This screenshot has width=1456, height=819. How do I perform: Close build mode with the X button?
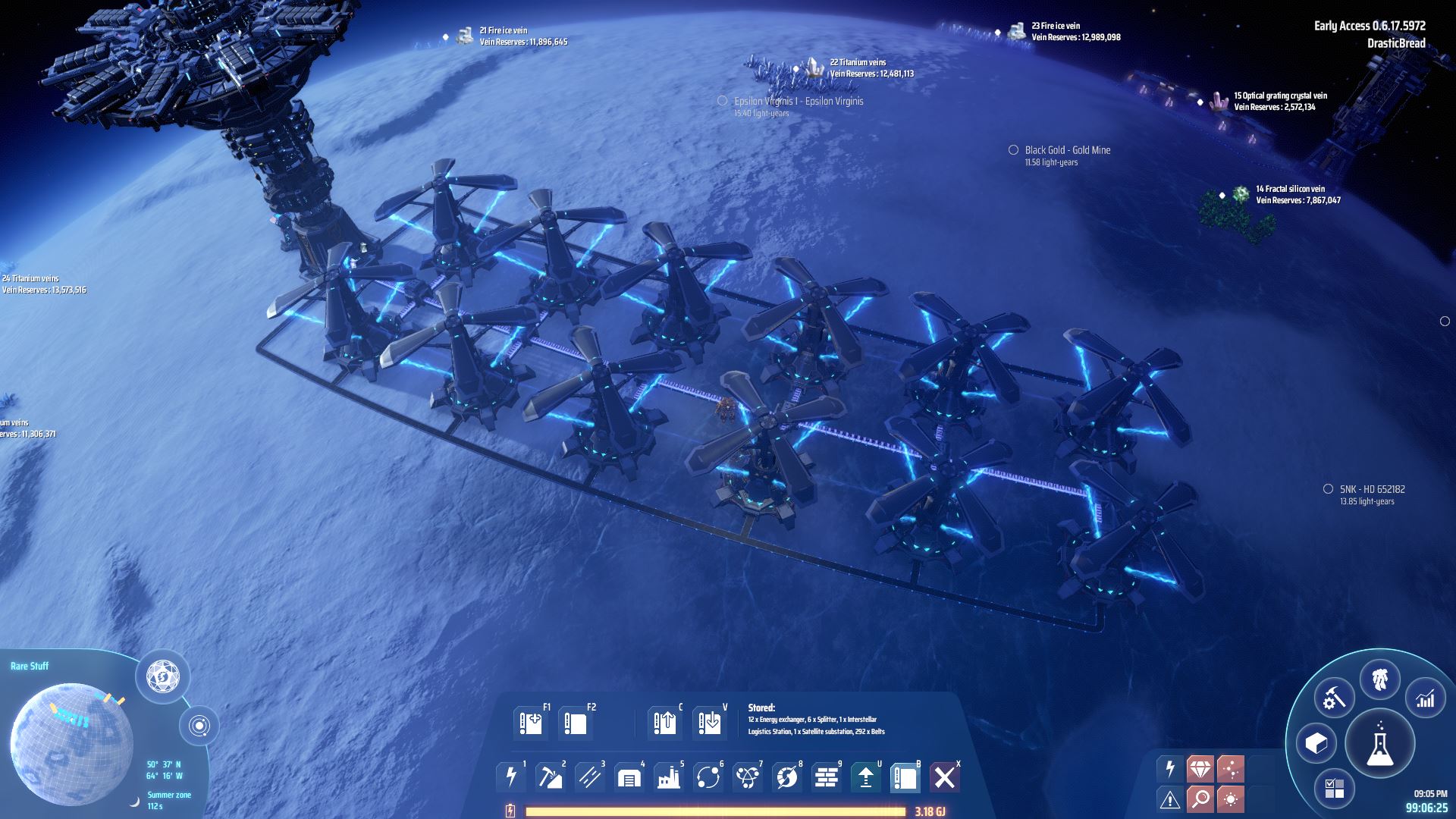pos(945,777)
